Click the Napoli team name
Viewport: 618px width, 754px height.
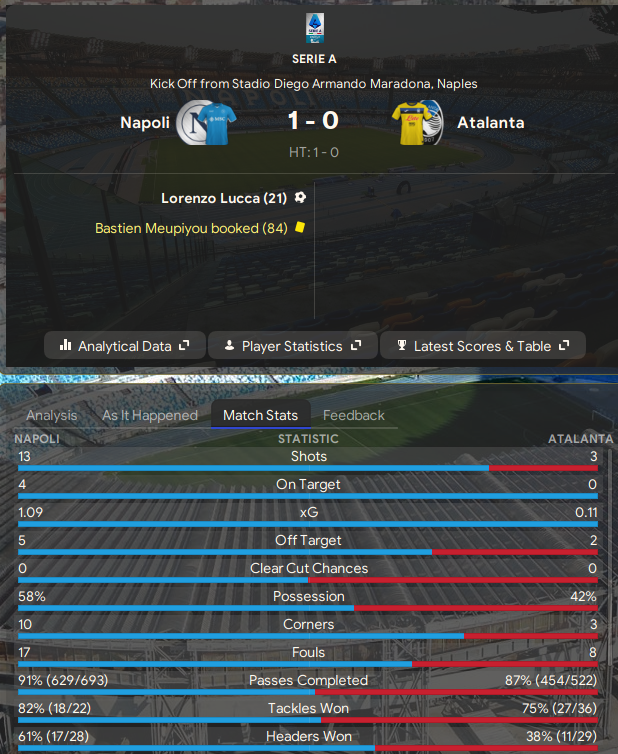(x=145, y=123)
